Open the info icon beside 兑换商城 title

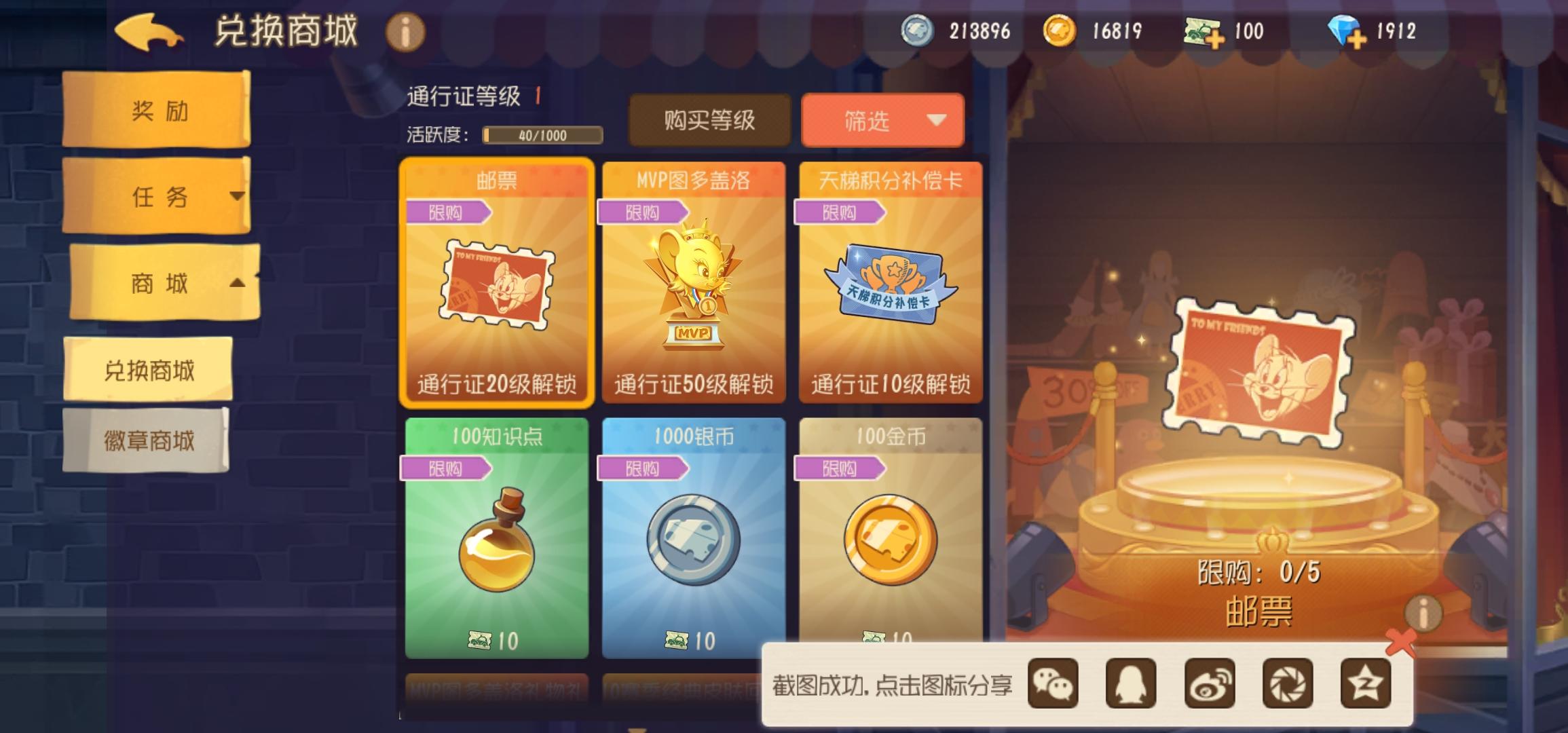tap(405, 32)
